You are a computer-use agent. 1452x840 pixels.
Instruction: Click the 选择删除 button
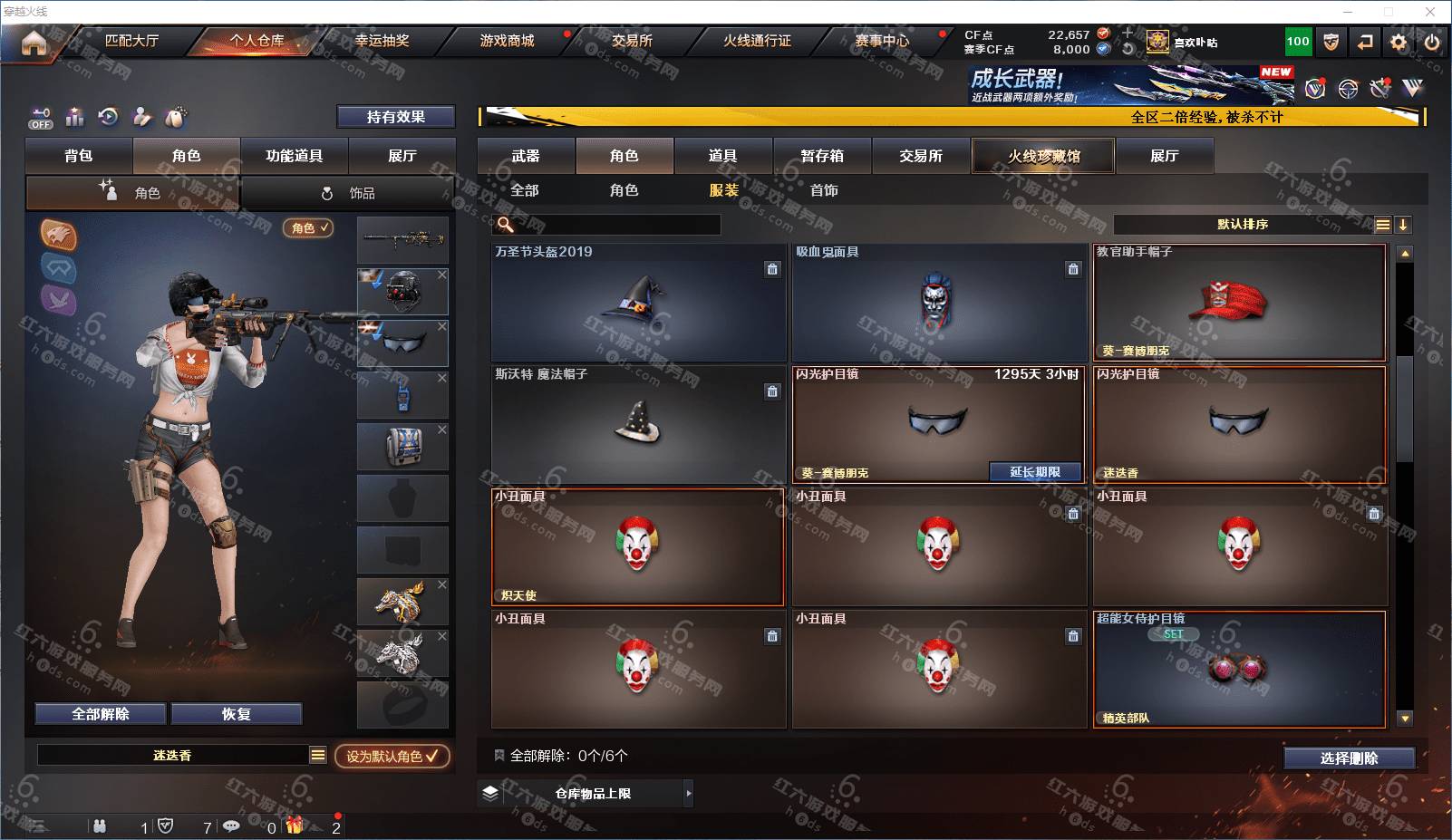[x=1349, y=758]
